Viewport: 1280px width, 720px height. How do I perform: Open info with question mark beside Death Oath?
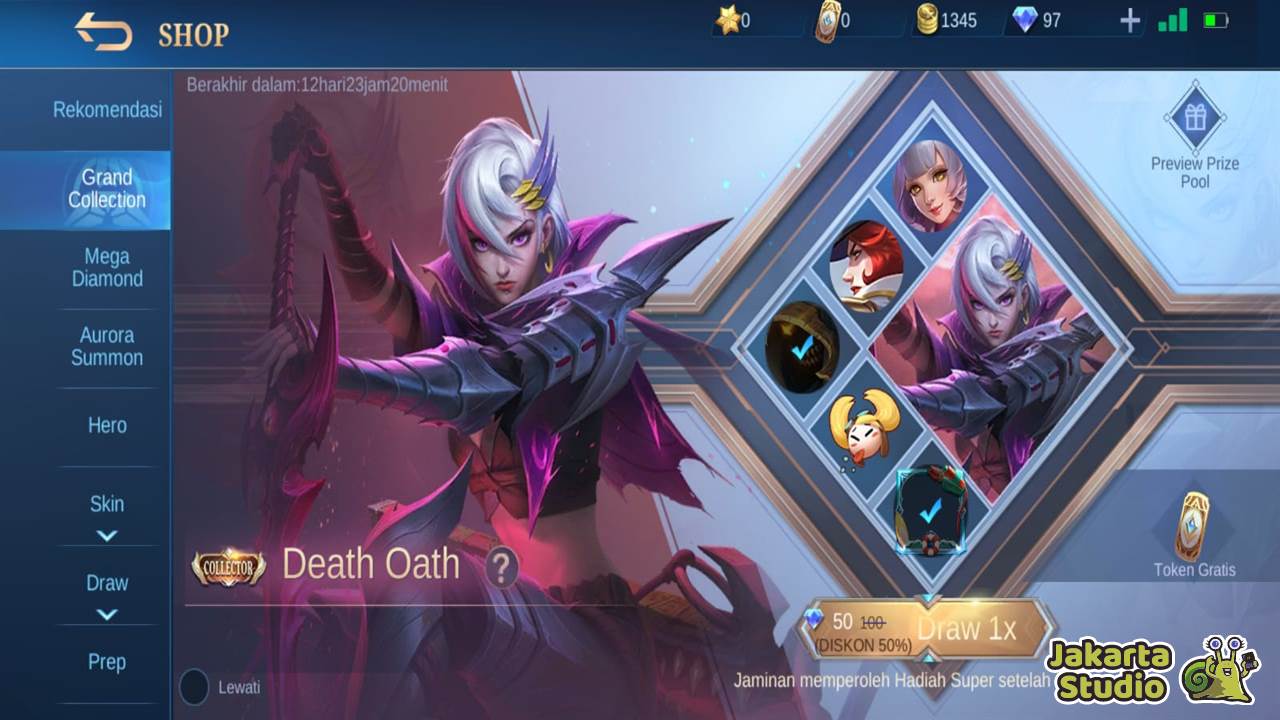click(500, 566)
